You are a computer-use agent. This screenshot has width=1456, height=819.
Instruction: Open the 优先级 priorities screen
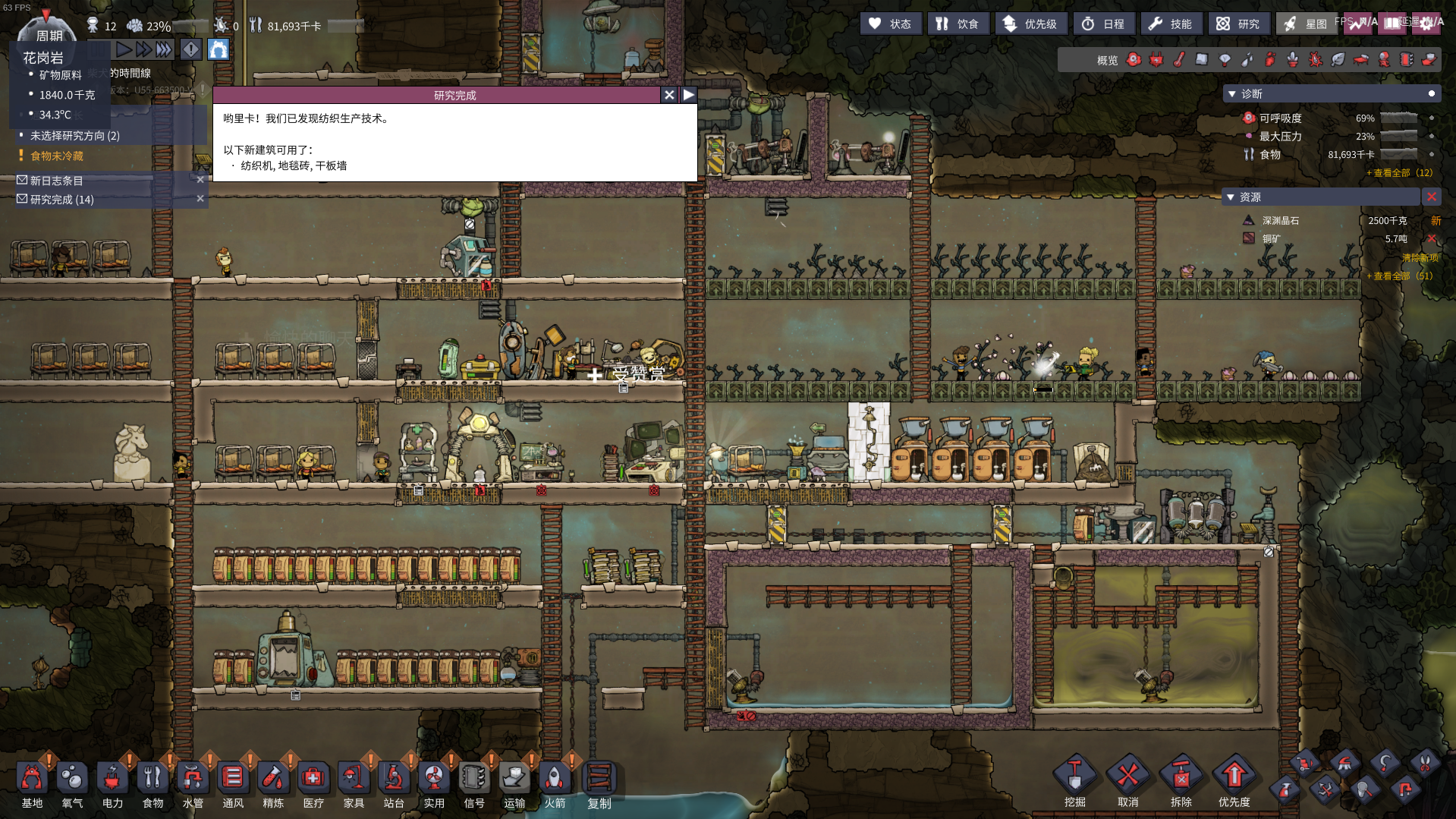1030,24
